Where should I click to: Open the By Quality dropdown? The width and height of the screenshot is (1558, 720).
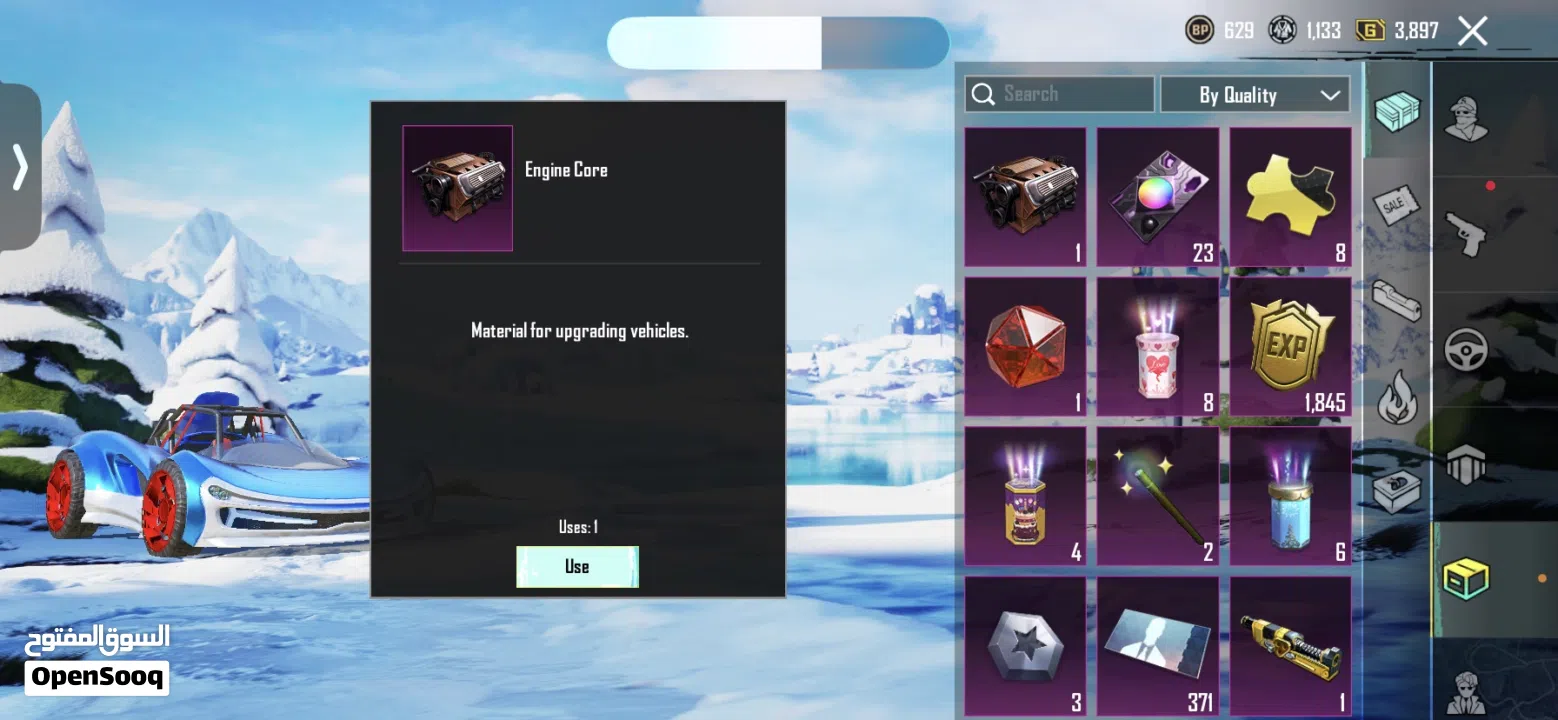1255,94
